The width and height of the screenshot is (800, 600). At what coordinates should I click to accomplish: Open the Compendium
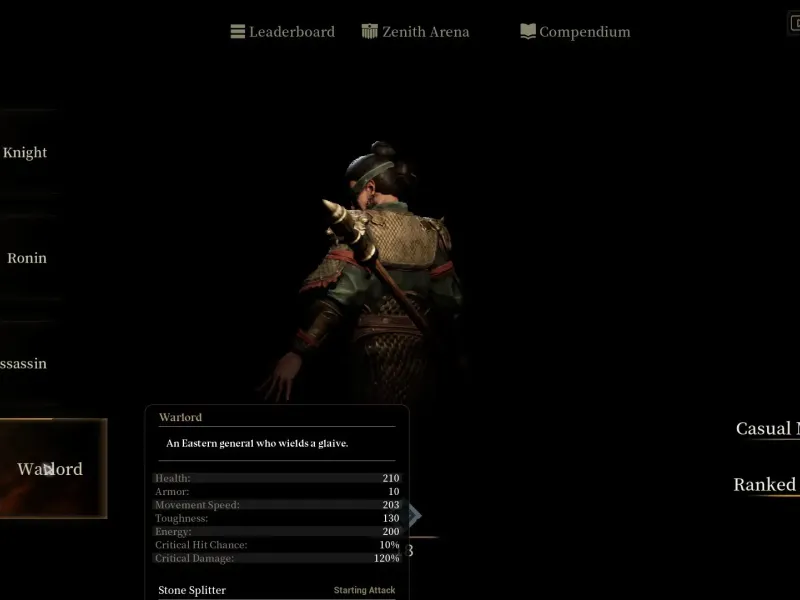pyautogui.click(x=575, y=32)
